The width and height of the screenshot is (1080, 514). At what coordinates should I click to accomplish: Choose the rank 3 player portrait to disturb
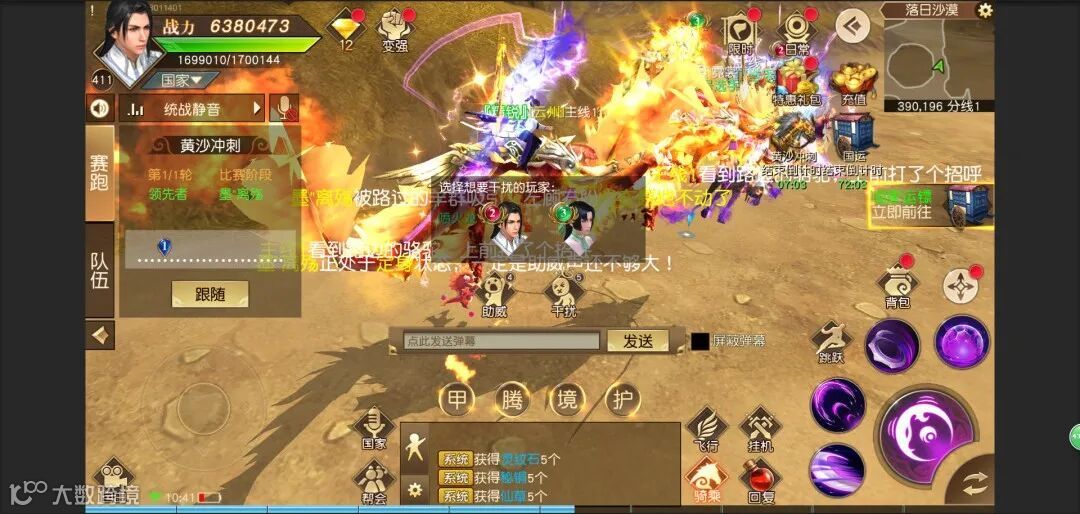tap(577, 225)
